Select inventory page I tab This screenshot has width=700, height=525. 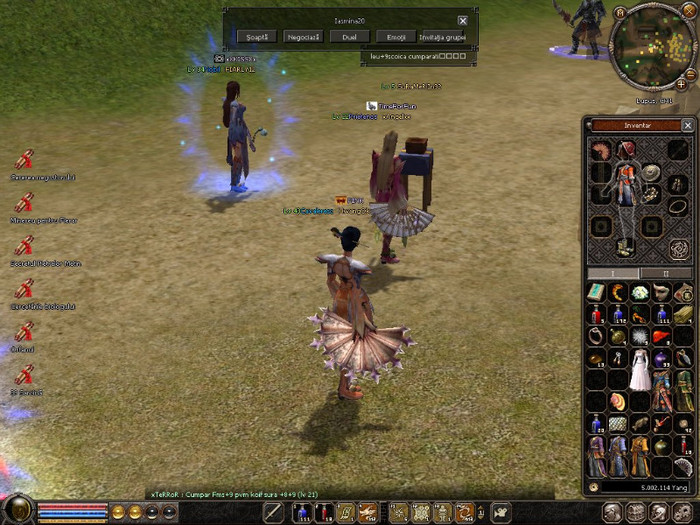(613, 272)
